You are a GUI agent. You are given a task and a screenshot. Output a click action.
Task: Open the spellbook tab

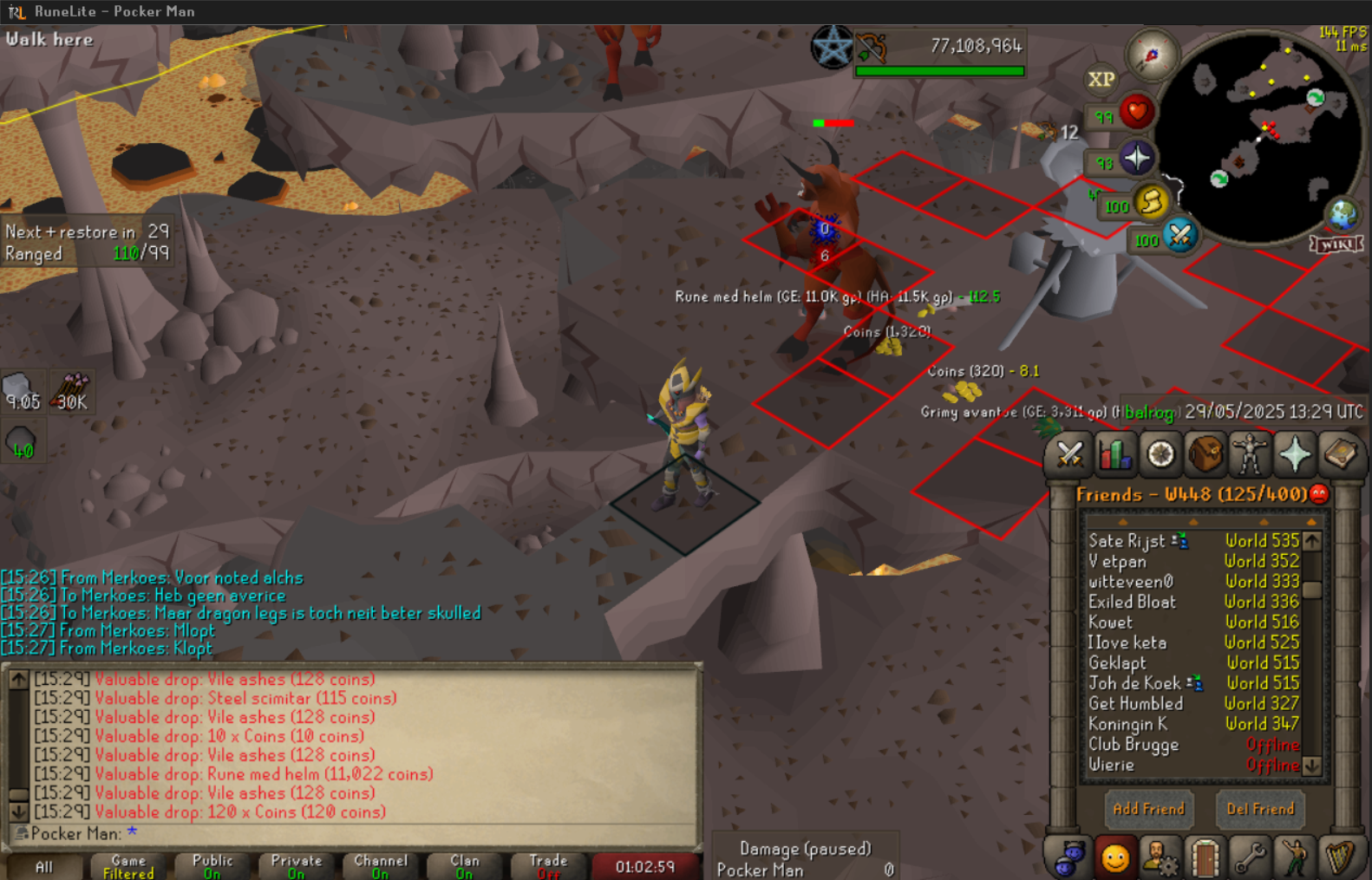[1340, 454]
